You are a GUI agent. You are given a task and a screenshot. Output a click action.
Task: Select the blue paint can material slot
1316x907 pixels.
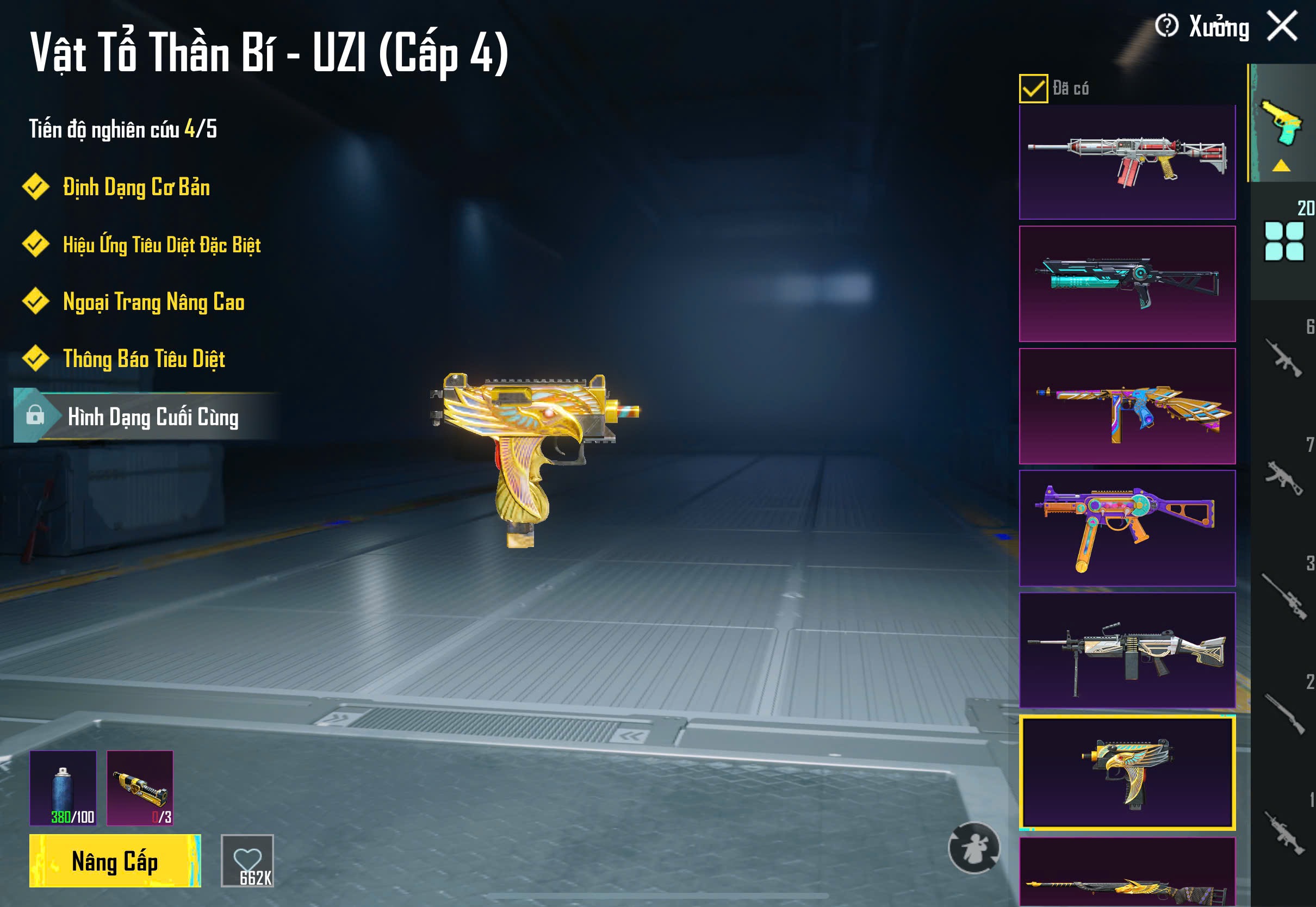63,788
